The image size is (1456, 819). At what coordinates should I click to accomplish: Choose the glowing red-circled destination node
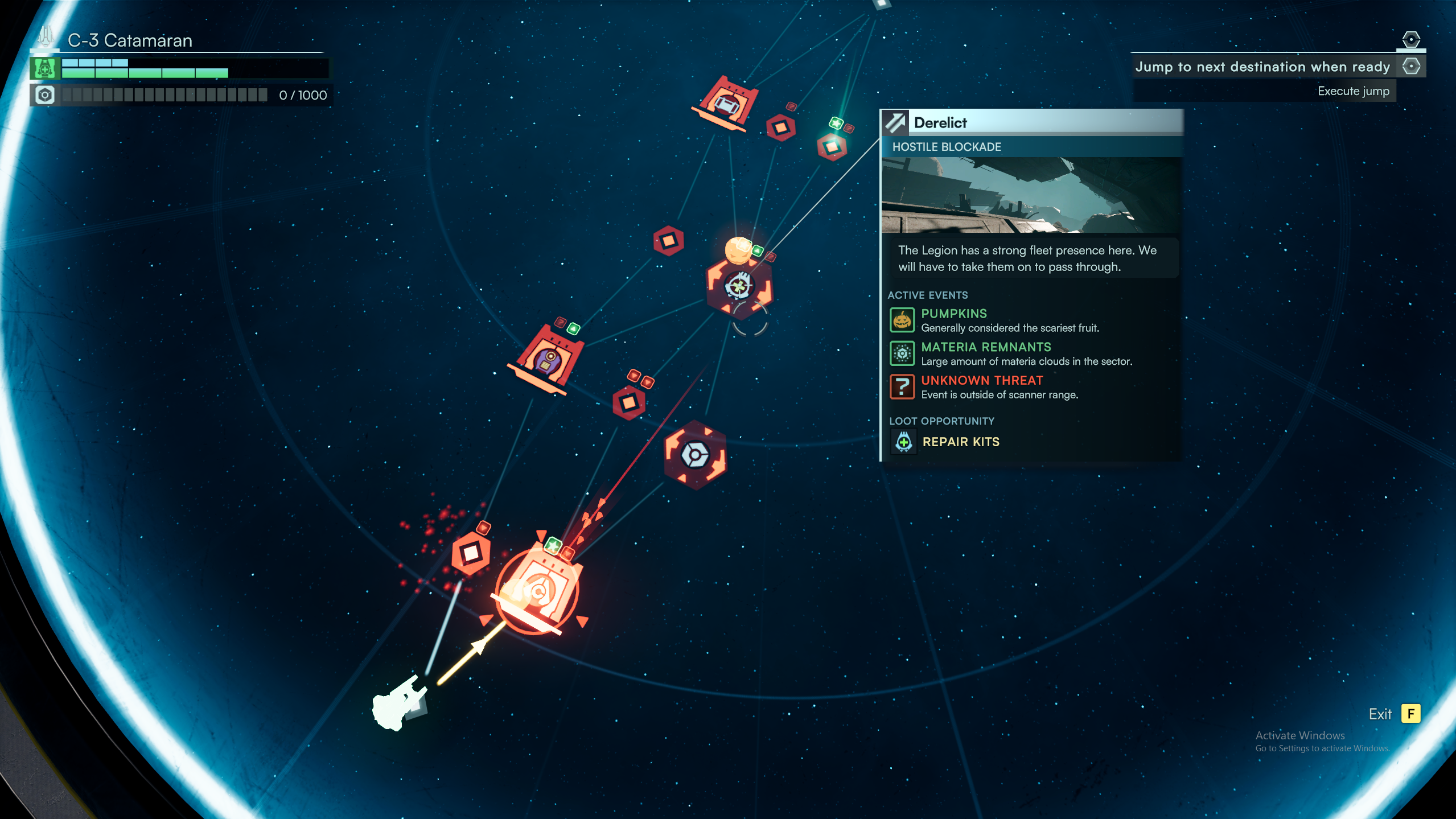(x=537, y=590)
